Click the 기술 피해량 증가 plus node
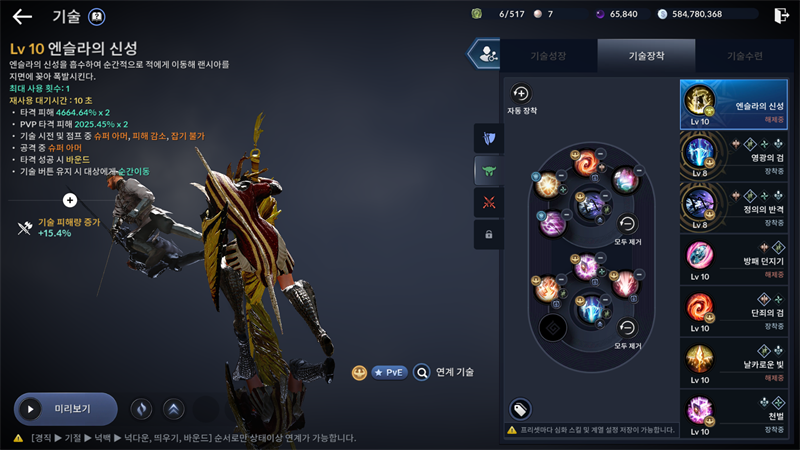 70,200
